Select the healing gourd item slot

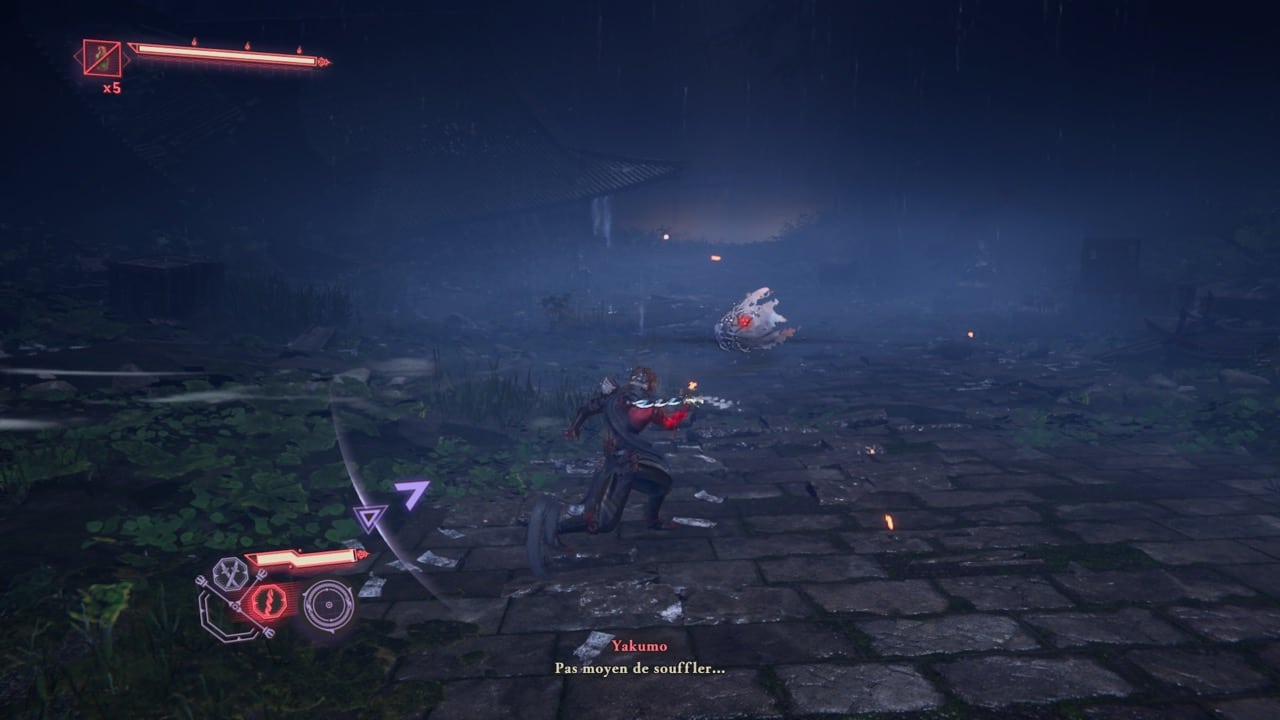102,58
